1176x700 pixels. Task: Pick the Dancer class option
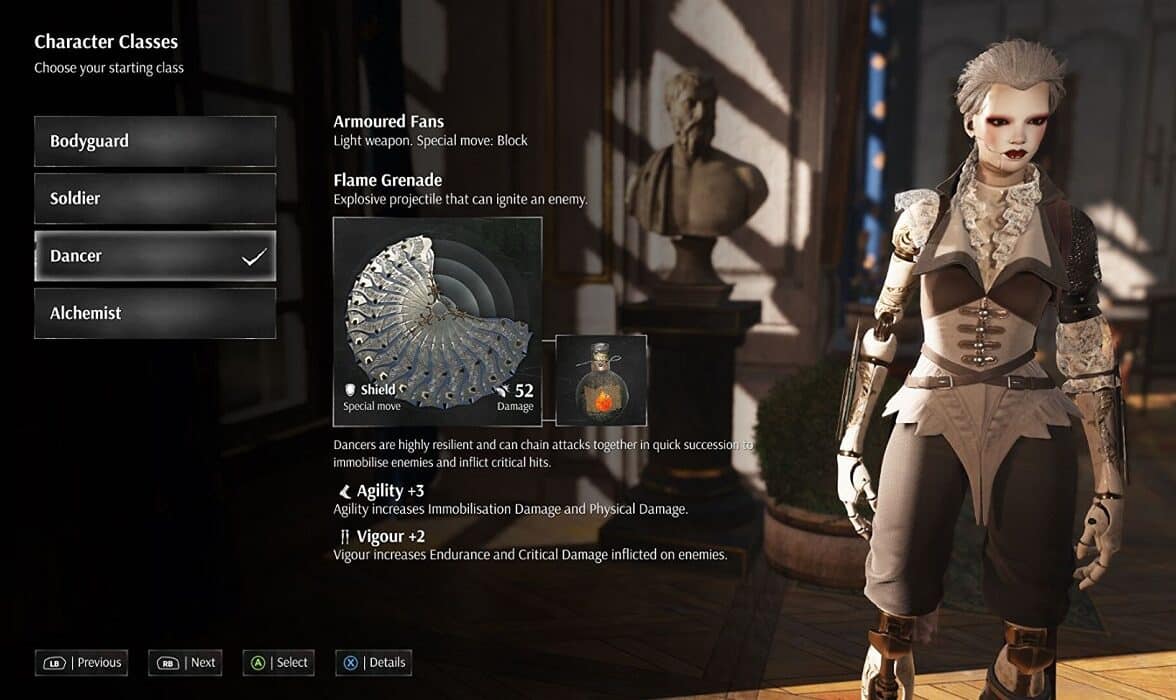point(155,256)
